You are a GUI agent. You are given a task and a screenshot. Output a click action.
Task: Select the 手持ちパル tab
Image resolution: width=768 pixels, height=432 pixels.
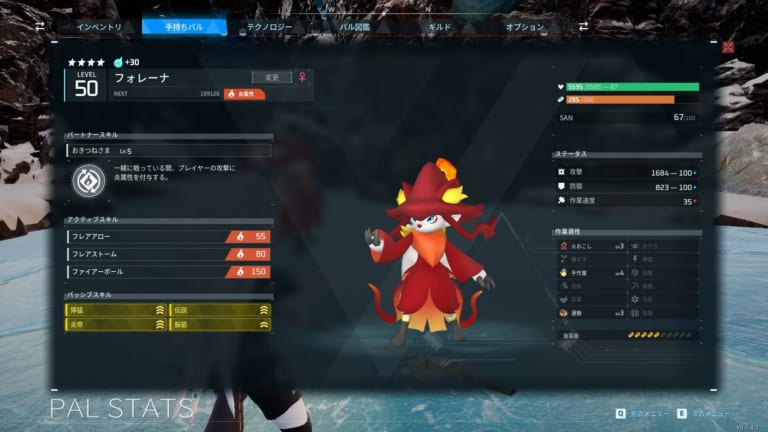point(184,27)
